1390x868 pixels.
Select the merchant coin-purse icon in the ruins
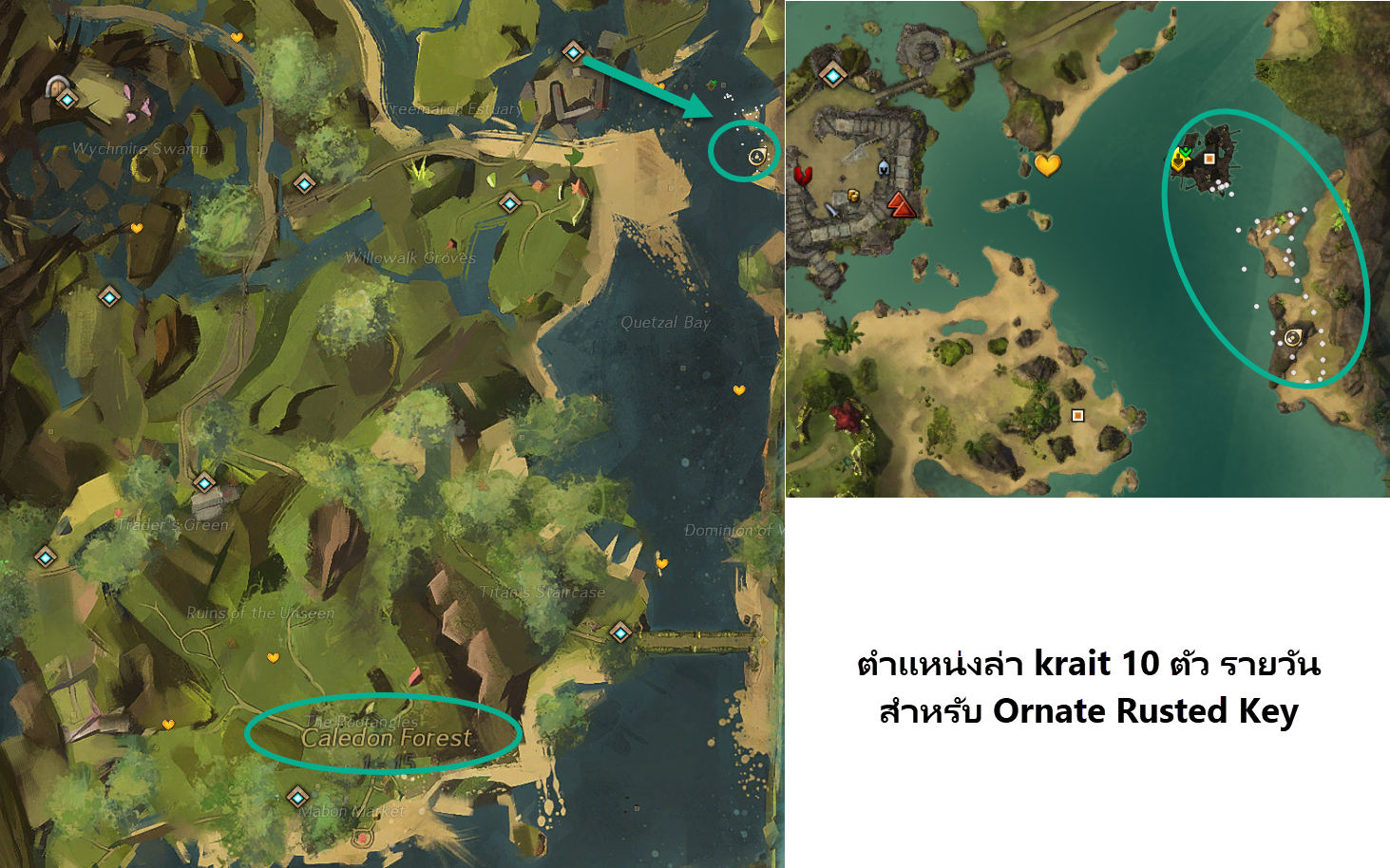(x=854, y=196)
